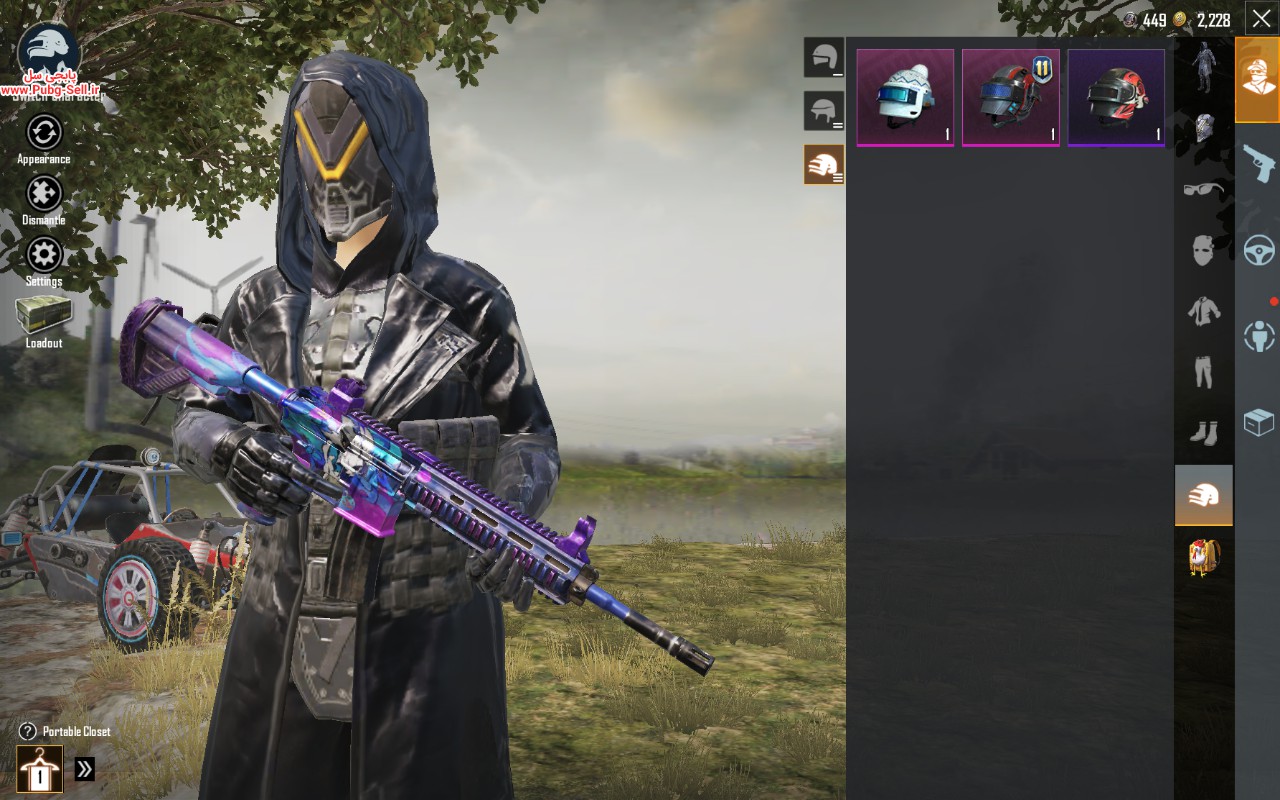1280x800 pixels.
Task: Expand the portable closet with the double arrow
Action: 85,769
